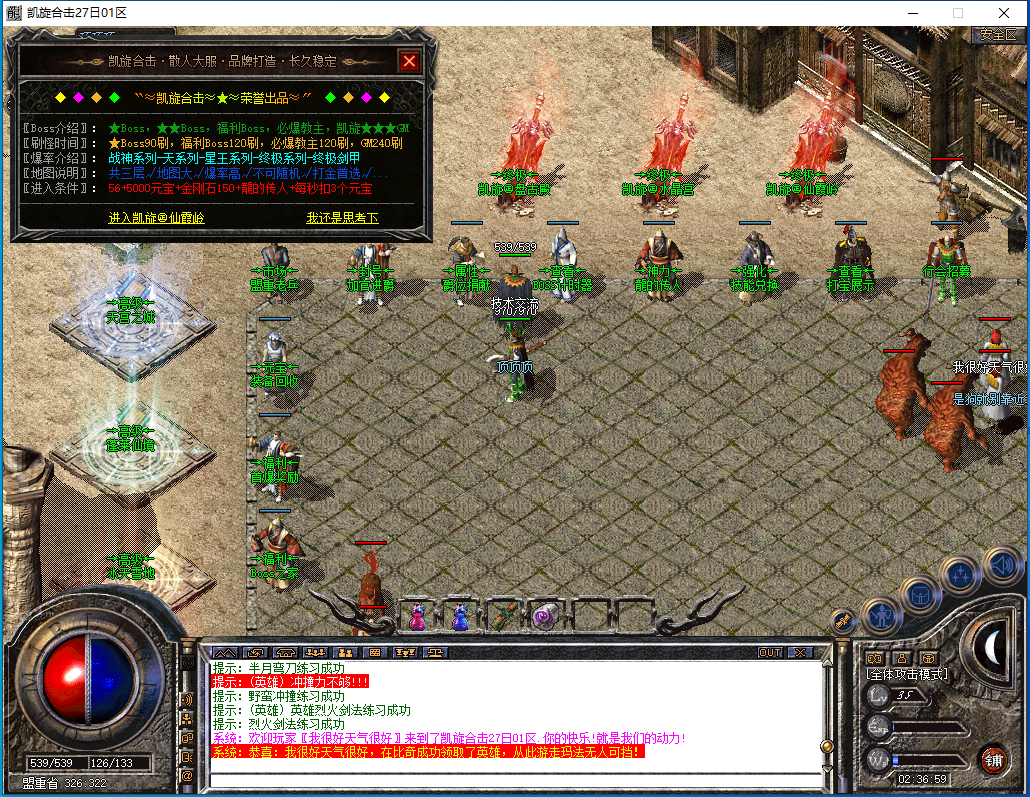
Task: Use the blue potion in the belt
Action: [459, 616]
